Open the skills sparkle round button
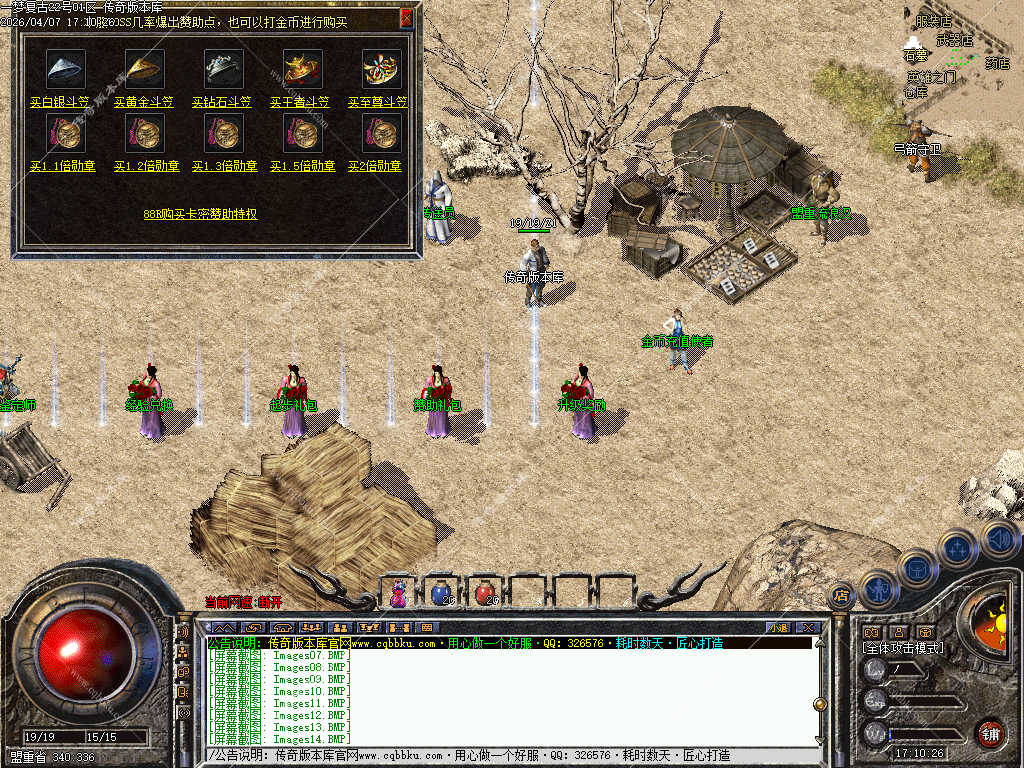1024x768 pixels. click(958, 548)
